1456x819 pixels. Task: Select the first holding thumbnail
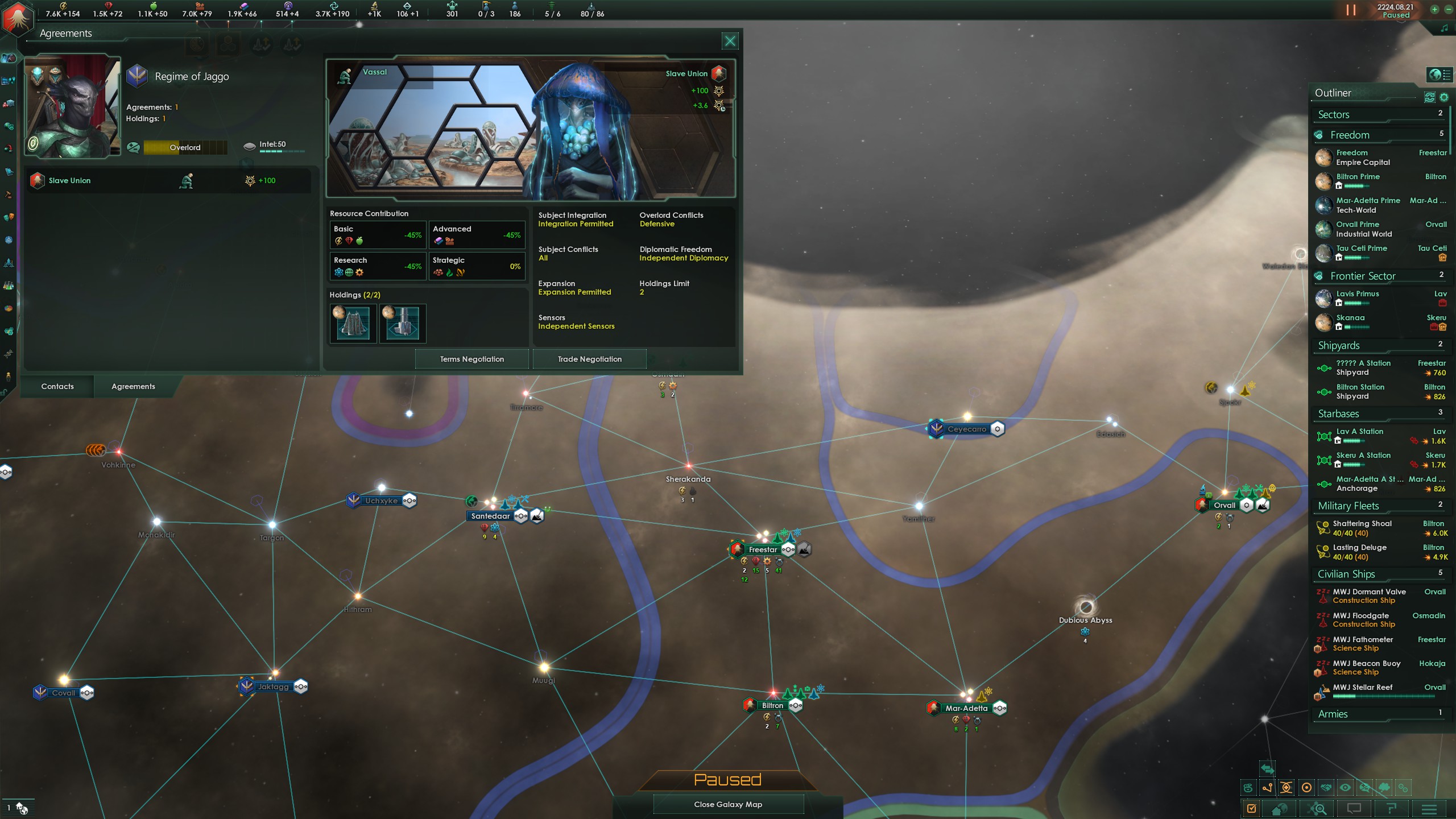(353, 323)
